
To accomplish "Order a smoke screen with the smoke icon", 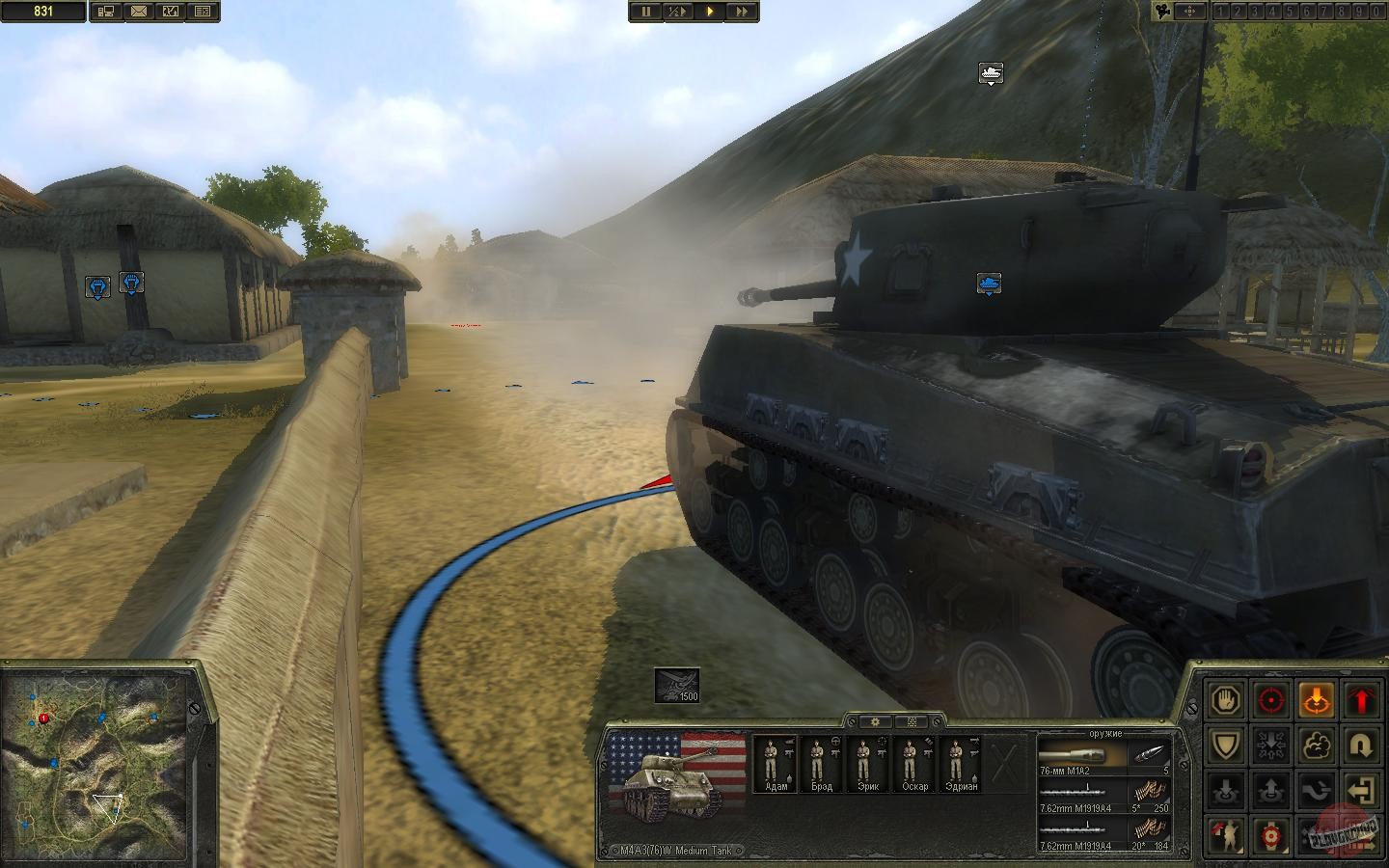I will (1317, 745).
